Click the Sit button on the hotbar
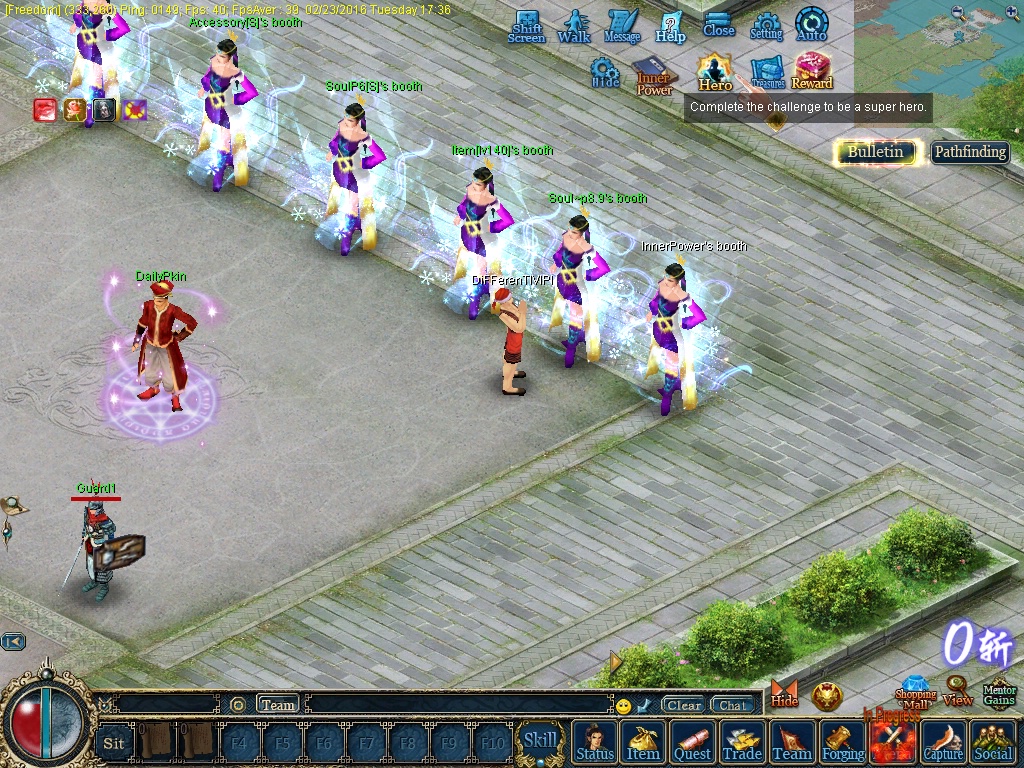Image resolution: width=1024 pixels, height=768 pixels. (x=114, y=742)
